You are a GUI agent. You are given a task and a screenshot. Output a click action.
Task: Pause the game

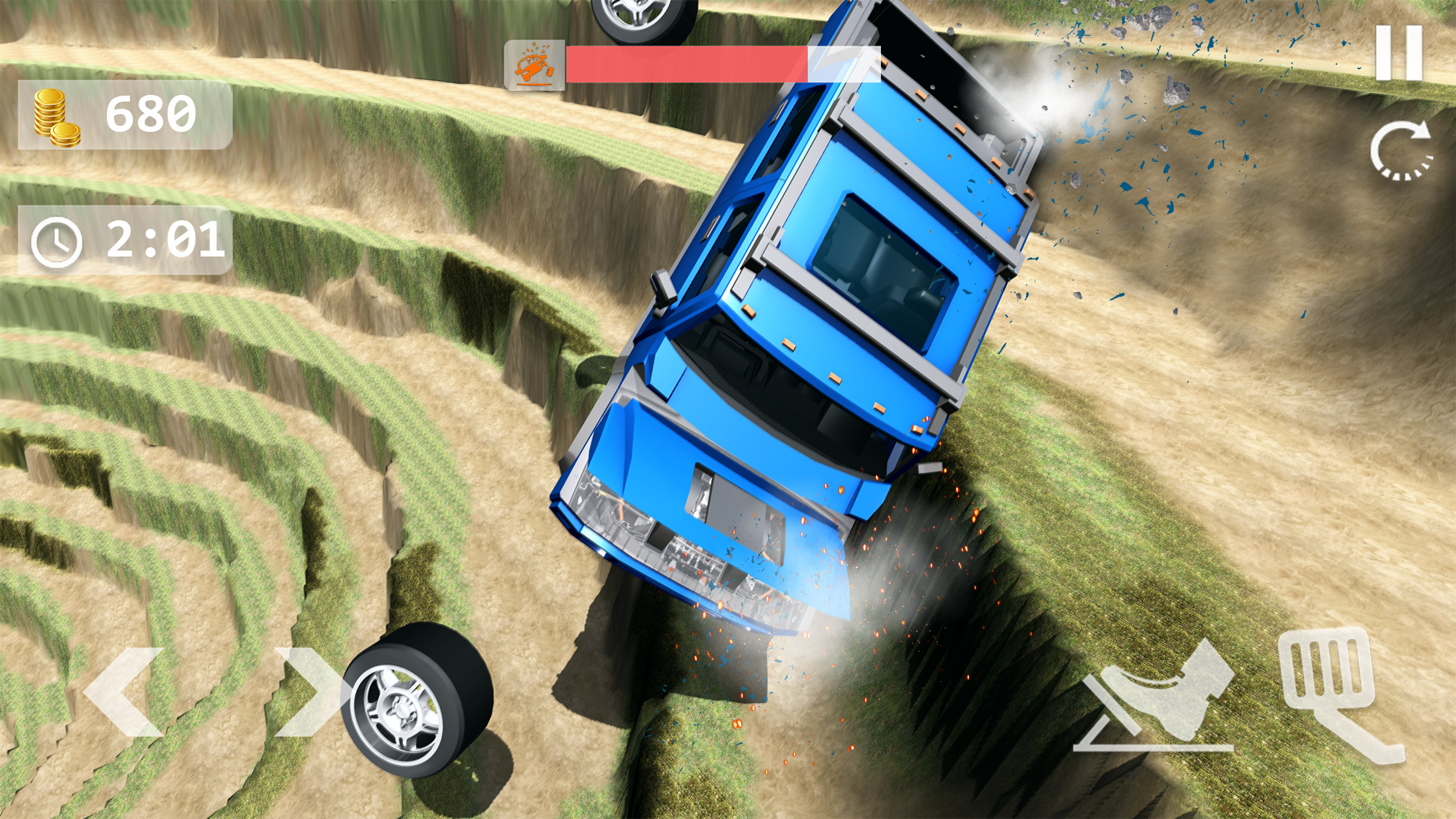tap(1399, 53)
